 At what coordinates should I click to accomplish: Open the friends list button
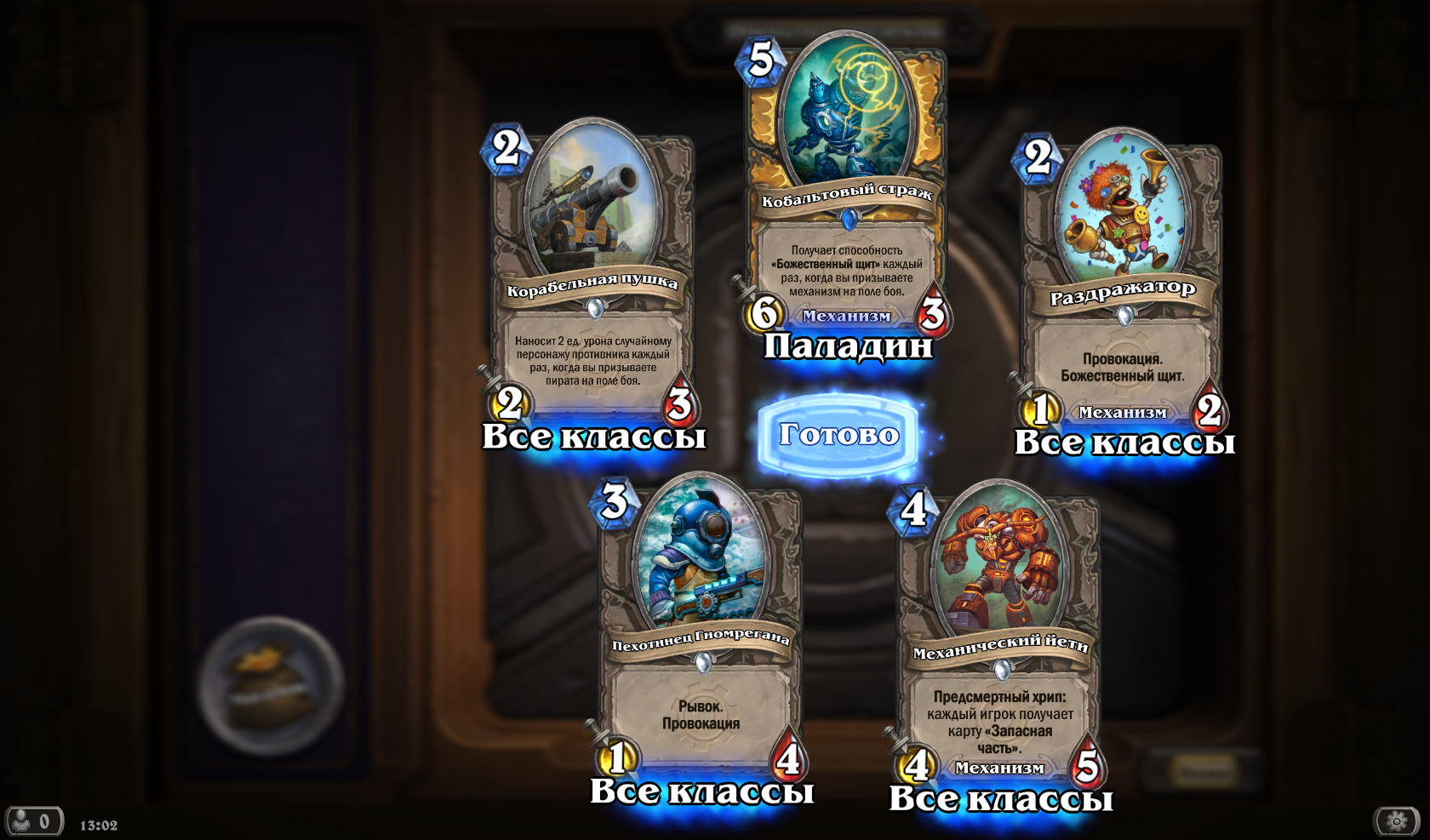(34, 821)
